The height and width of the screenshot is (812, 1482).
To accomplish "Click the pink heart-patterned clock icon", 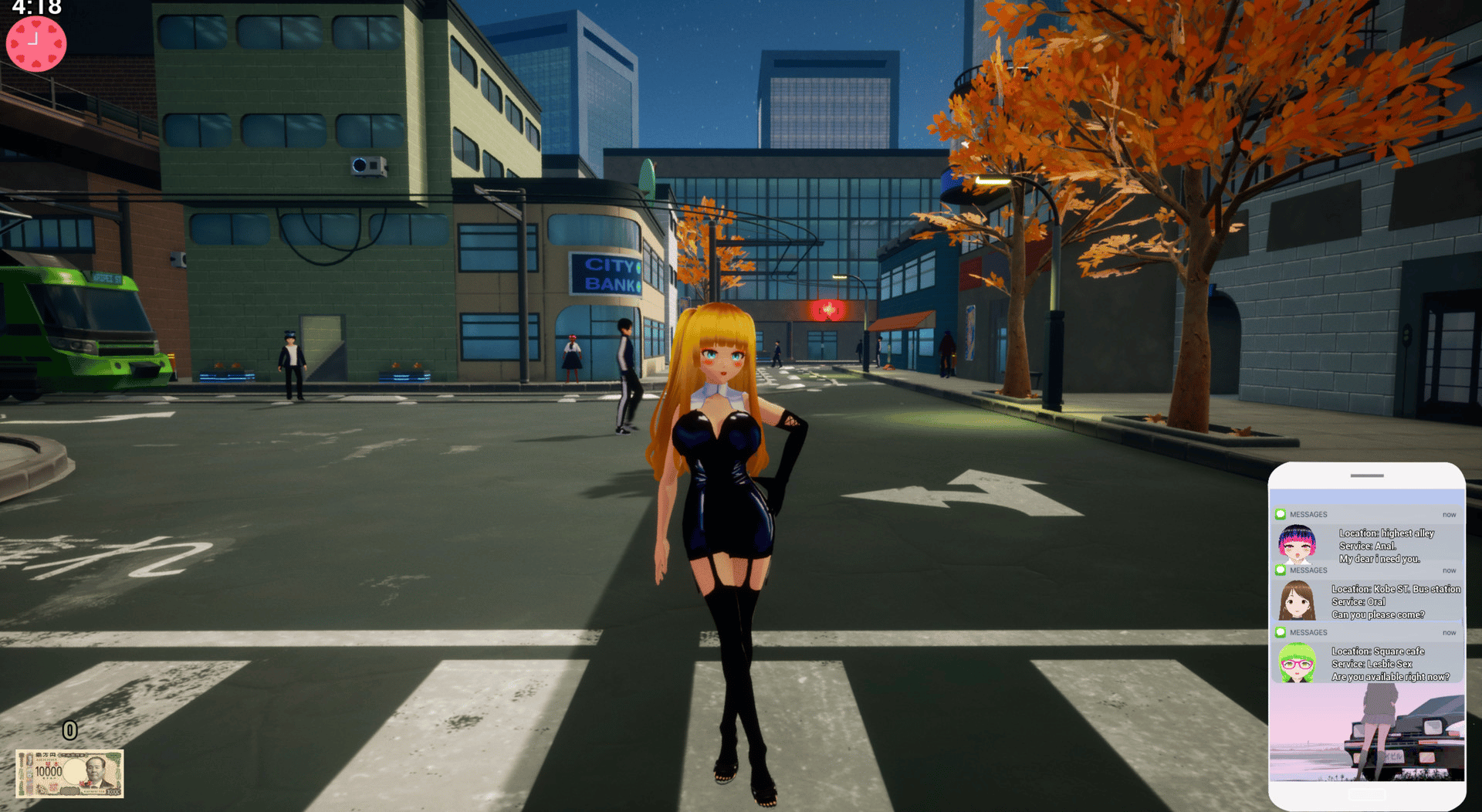I will [x=36, y=44].
